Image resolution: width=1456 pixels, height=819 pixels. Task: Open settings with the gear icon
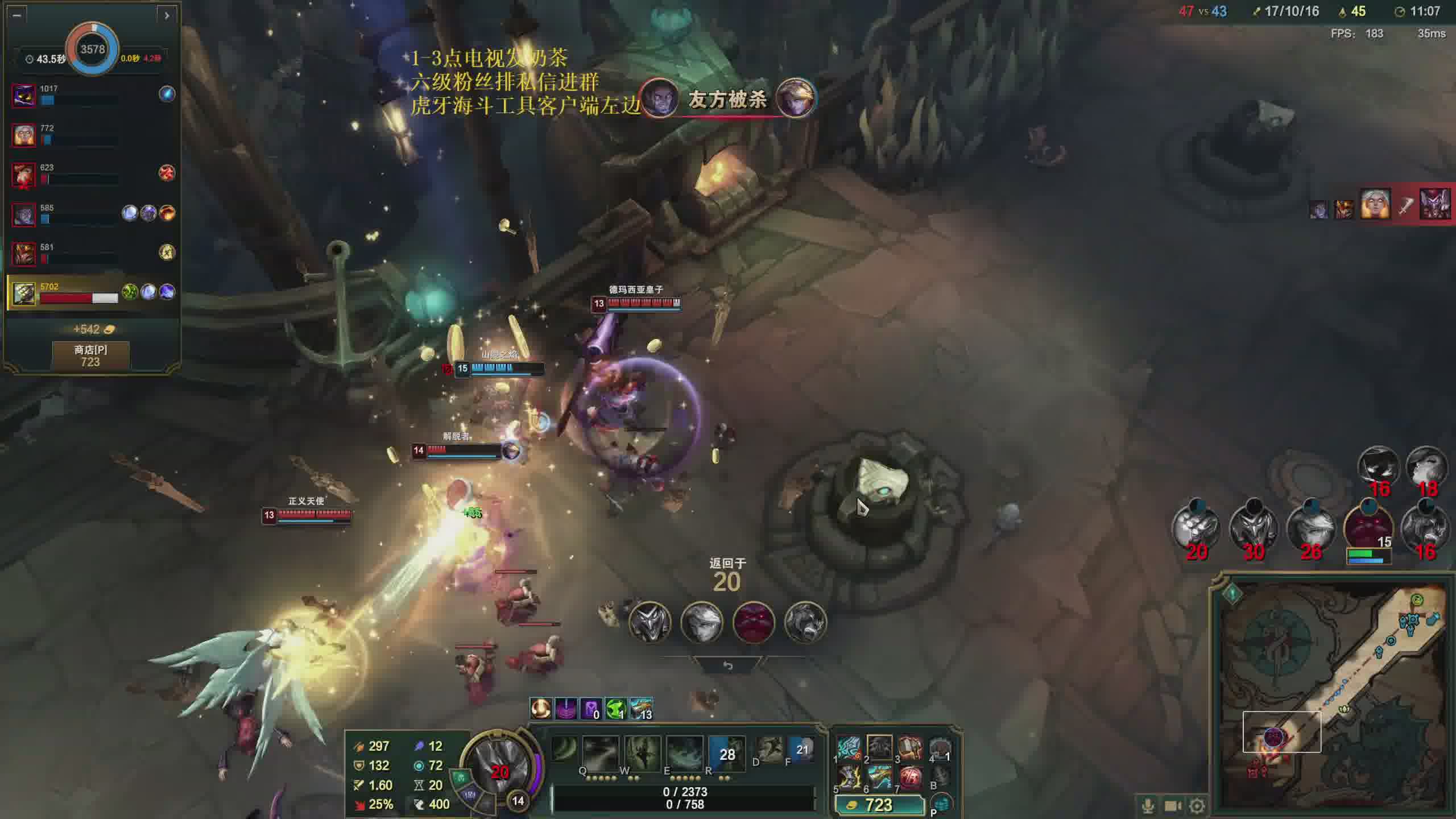(1197, 805)
